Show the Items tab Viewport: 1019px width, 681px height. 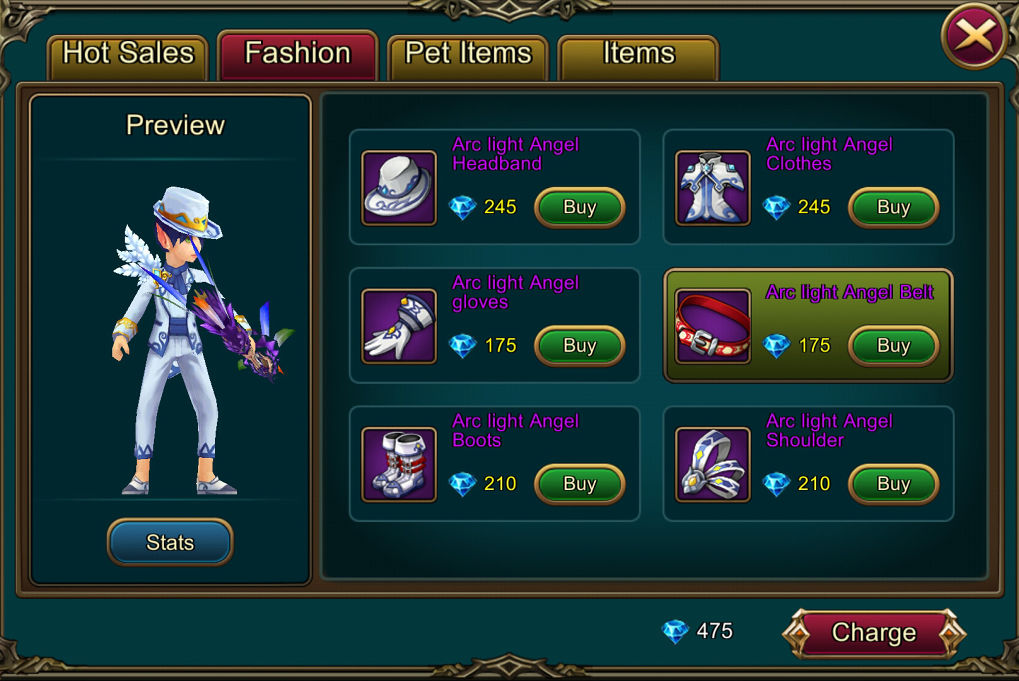(638, 54)
